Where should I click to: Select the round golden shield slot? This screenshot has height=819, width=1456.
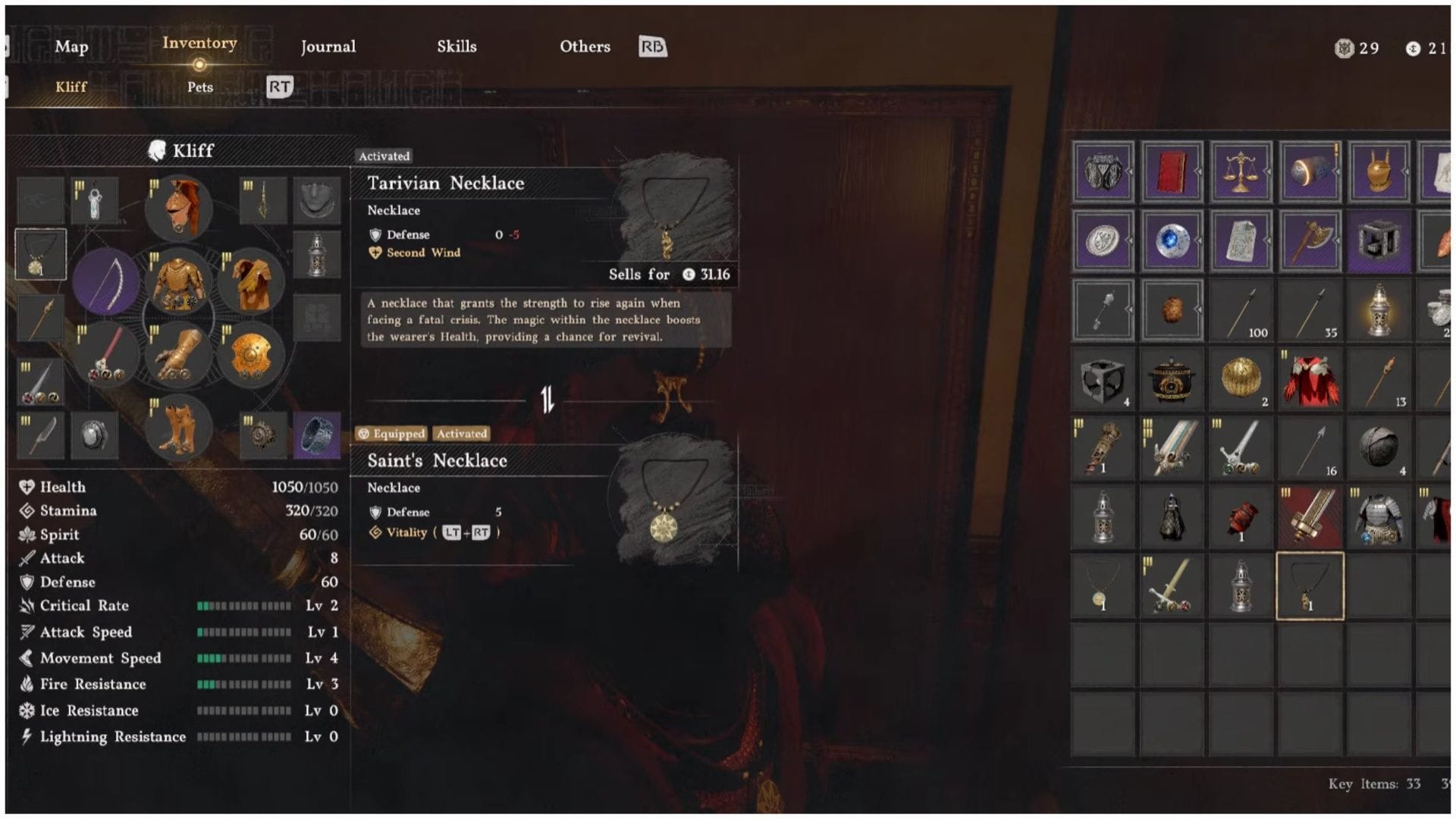[251, 355]
